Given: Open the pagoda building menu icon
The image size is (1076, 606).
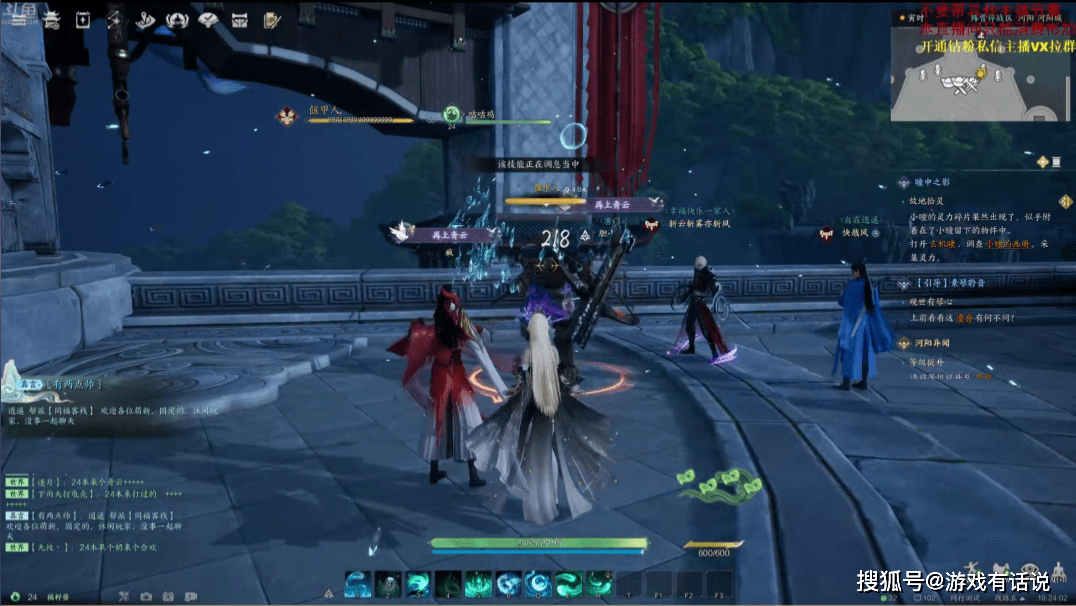Looking at the screenshot, I should tap(52, 19).
